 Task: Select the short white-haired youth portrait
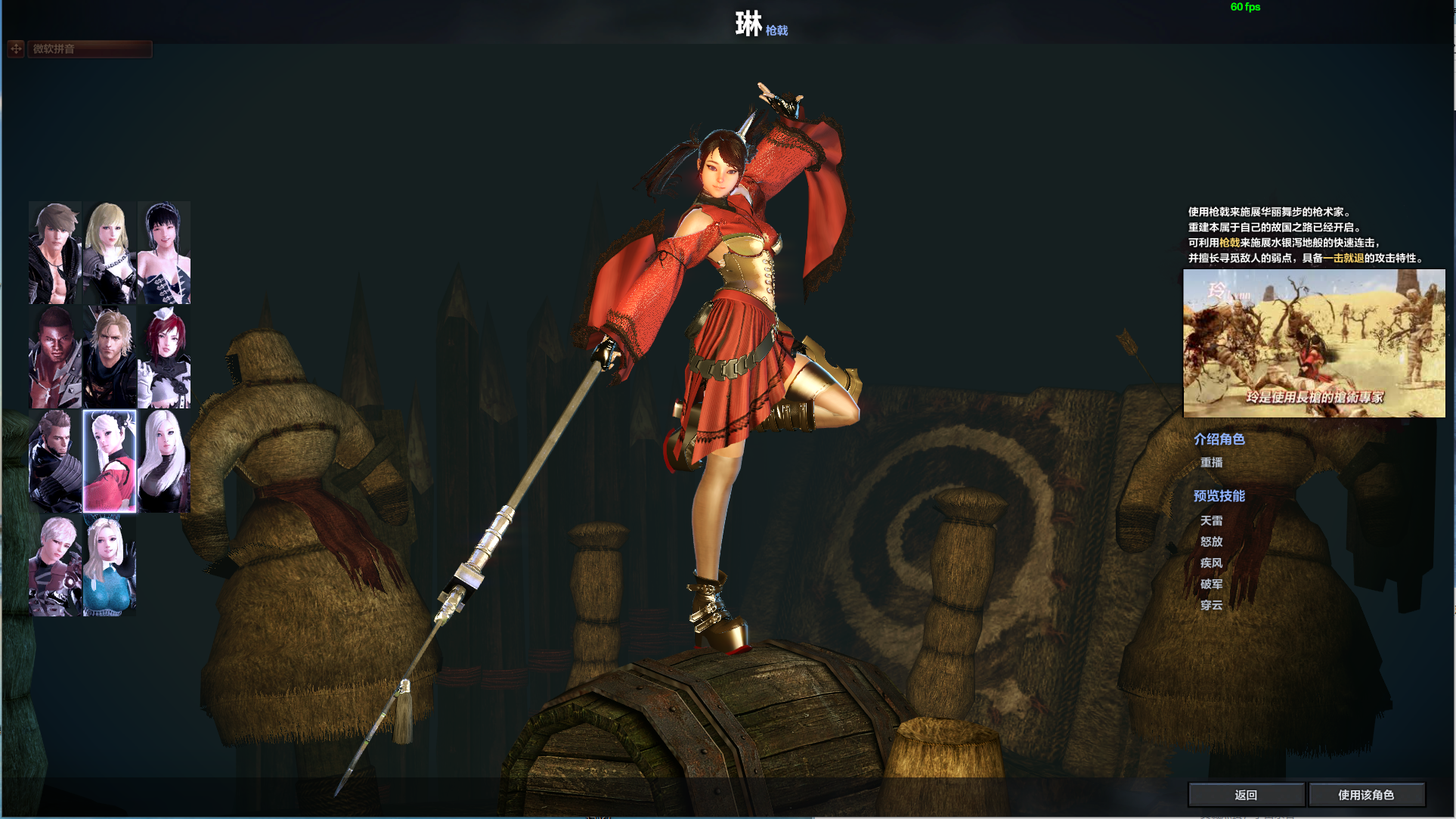pyautogui.click(x=55, y=566)
